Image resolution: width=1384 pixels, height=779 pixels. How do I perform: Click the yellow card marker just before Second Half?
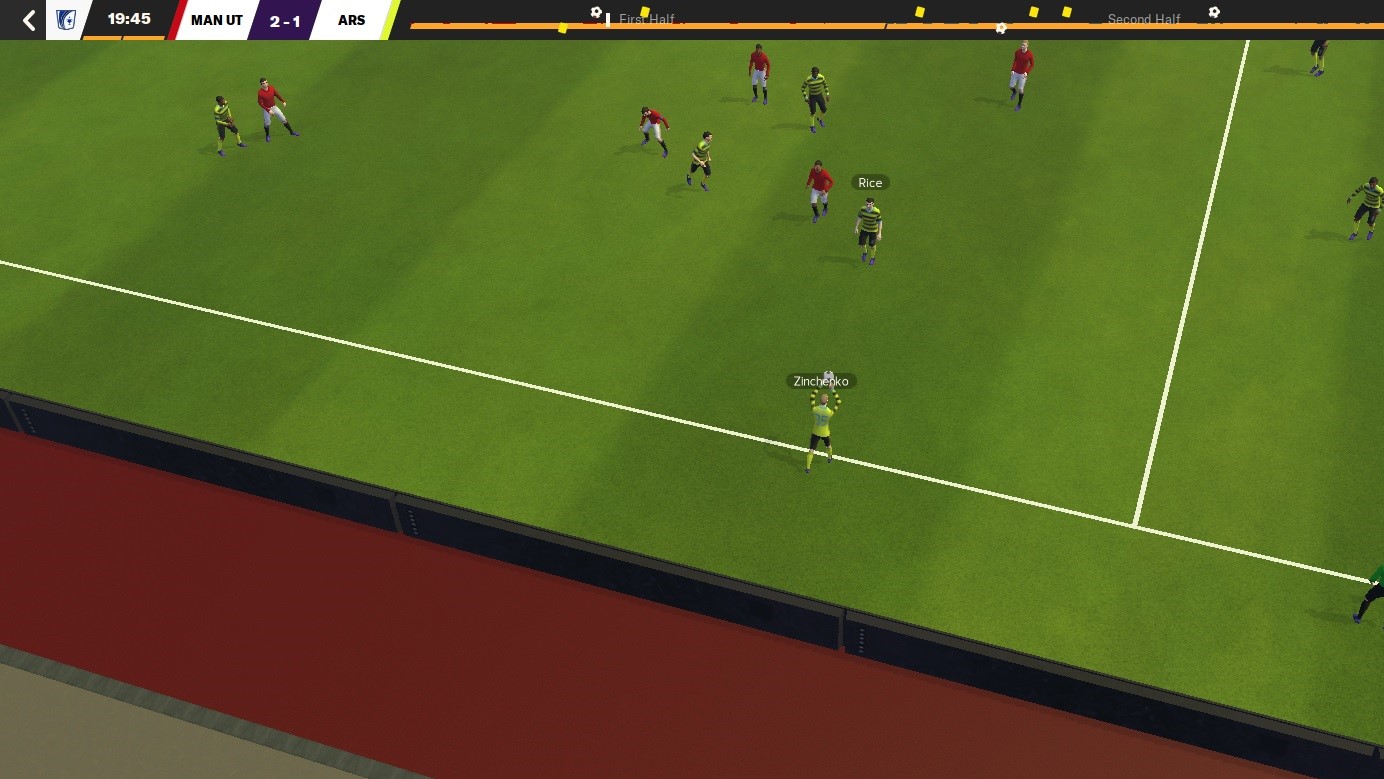click(x=1067, y=12)
